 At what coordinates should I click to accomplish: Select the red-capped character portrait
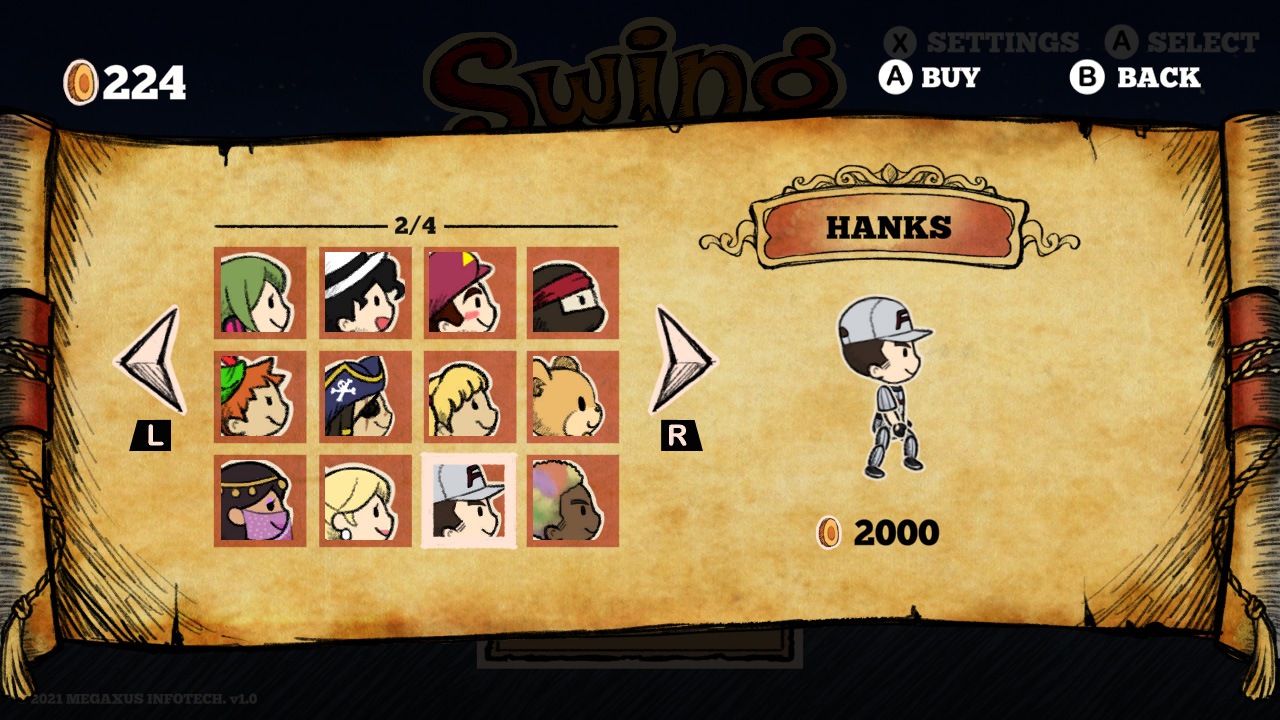coord(470,293)
